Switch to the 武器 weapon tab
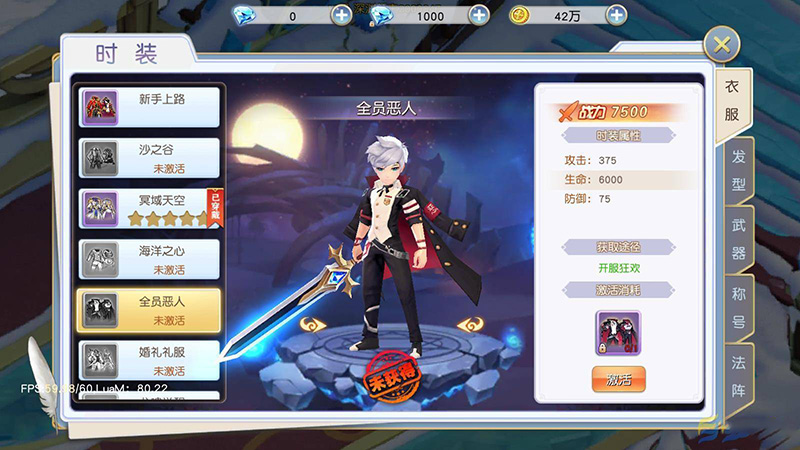 pyautogui.click(x=738, y=239)
